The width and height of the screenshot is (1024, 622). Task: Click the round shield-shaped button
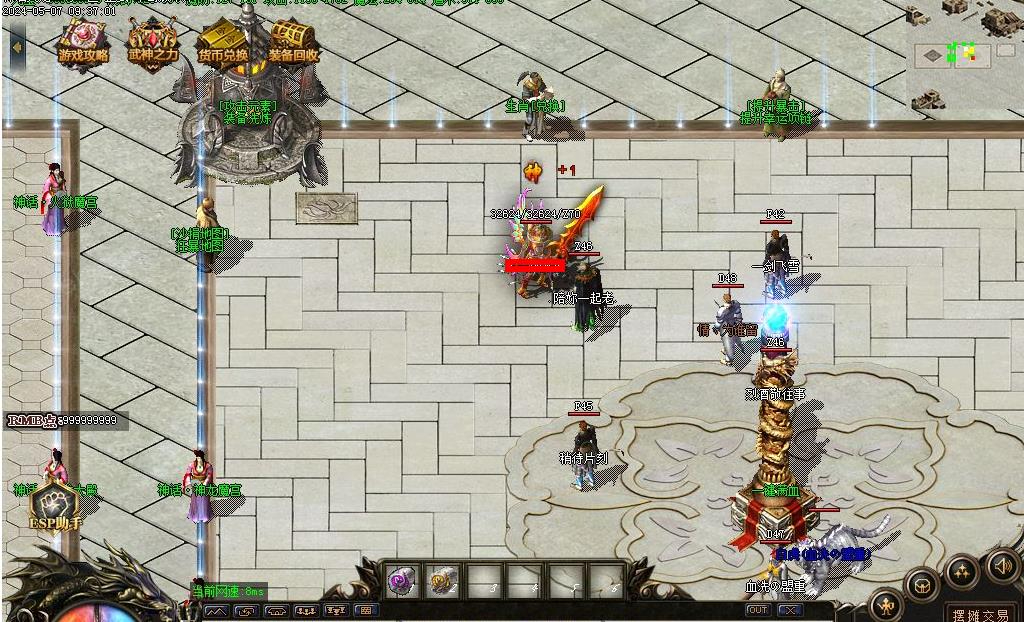click(922, 584)
